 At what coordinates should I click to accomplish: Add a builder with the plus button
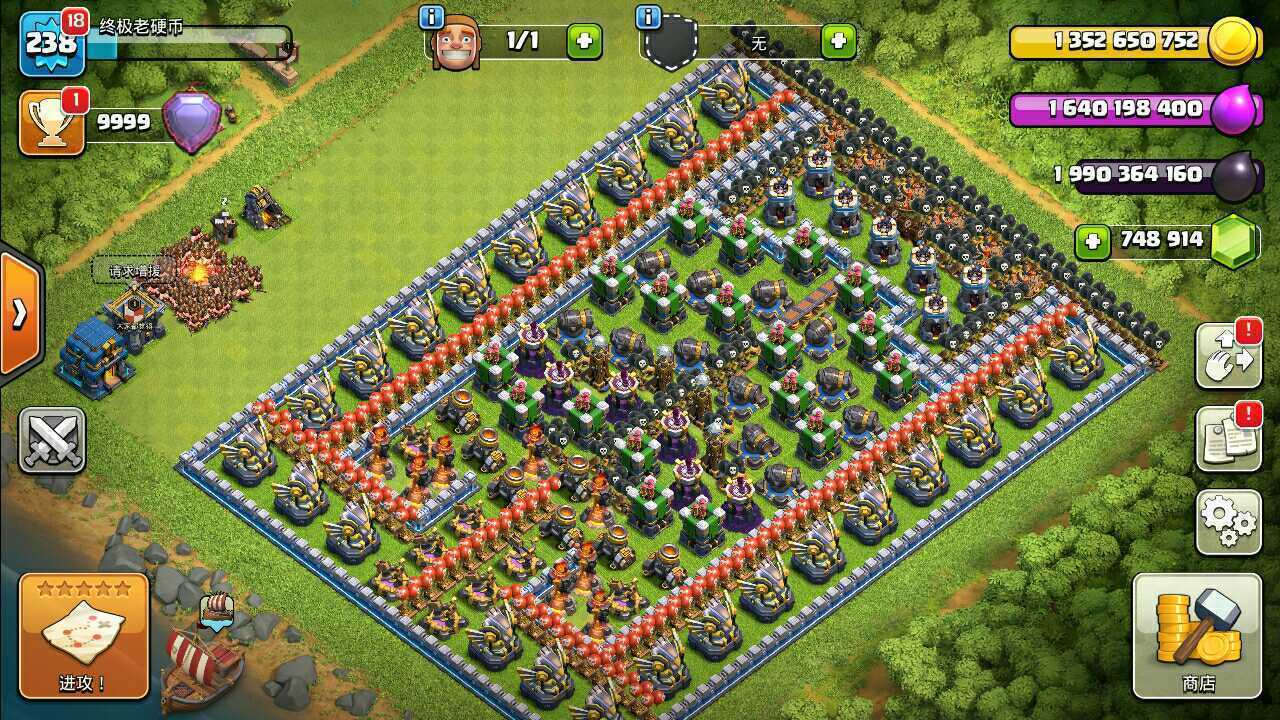click(584, 42)
